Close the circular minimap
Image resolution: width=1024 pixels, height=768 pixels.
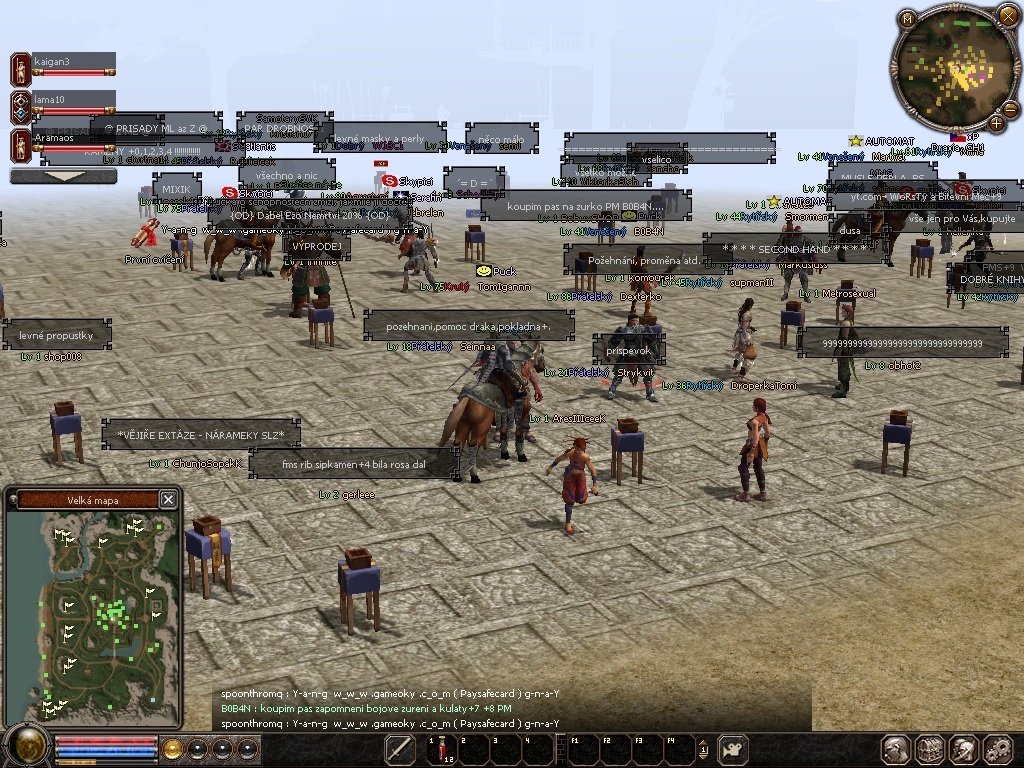pyautogui.click(x=1007, y=15)
